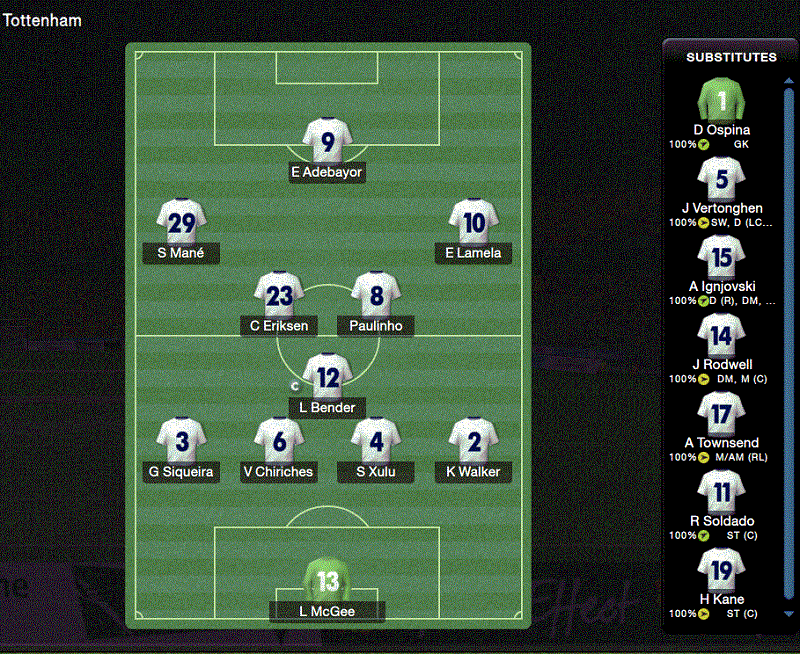Select goalkeeper L McGee's green shirt
The height and width of the screenshot is (654, 800).
[x=328, y=581]
